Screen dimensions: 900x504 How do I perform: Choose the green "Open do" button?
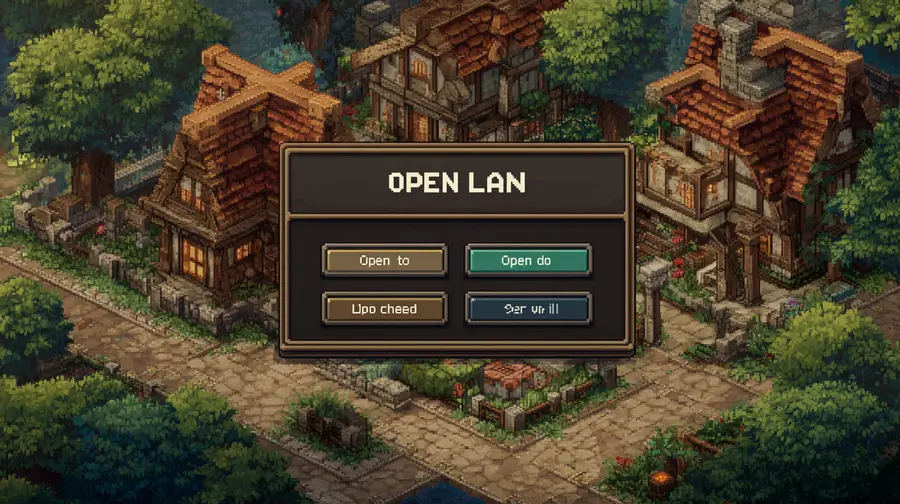pyautogui.click(x=527, y=261)
